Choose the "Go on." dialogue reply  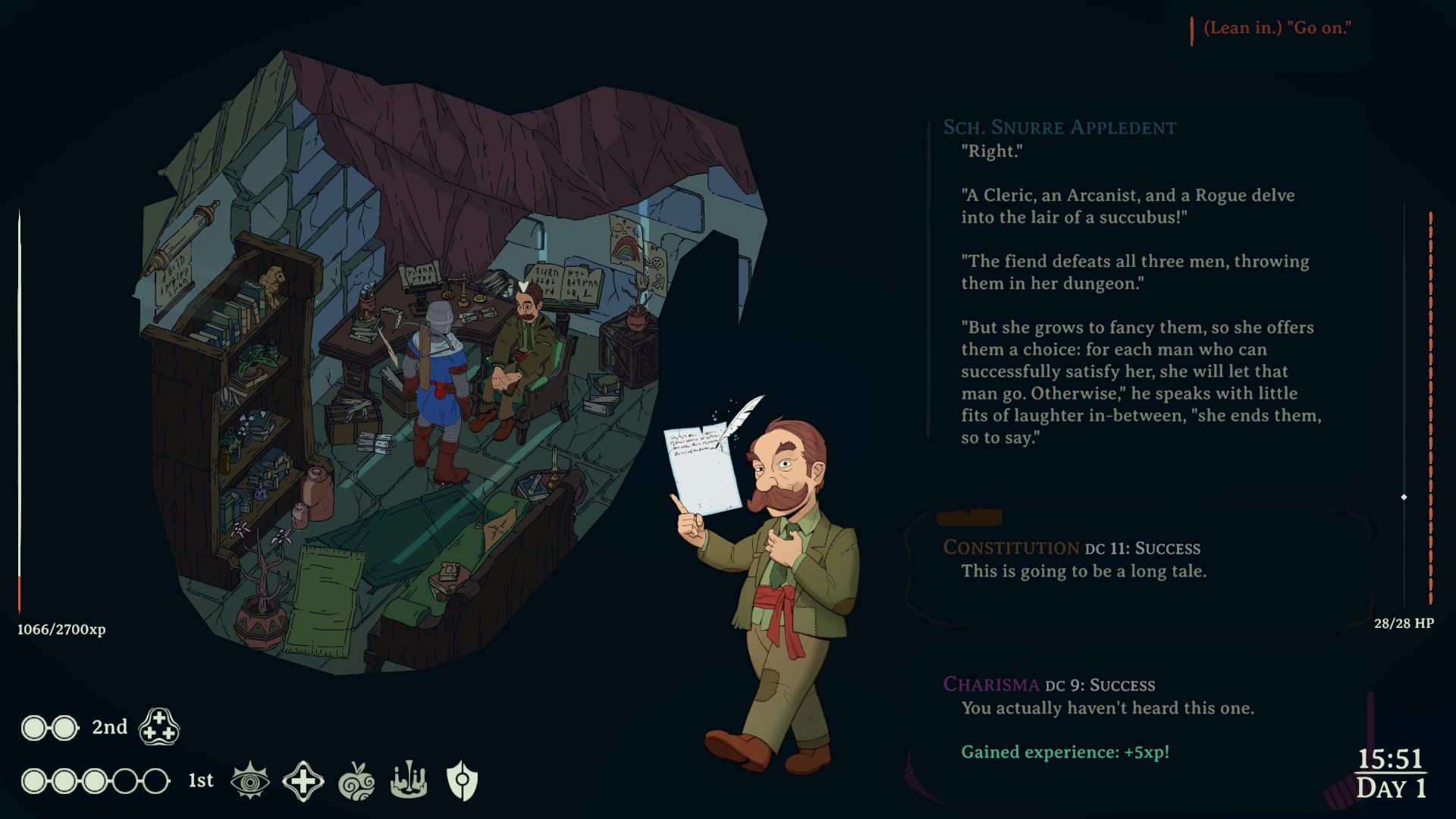(x=1277, y=28)
